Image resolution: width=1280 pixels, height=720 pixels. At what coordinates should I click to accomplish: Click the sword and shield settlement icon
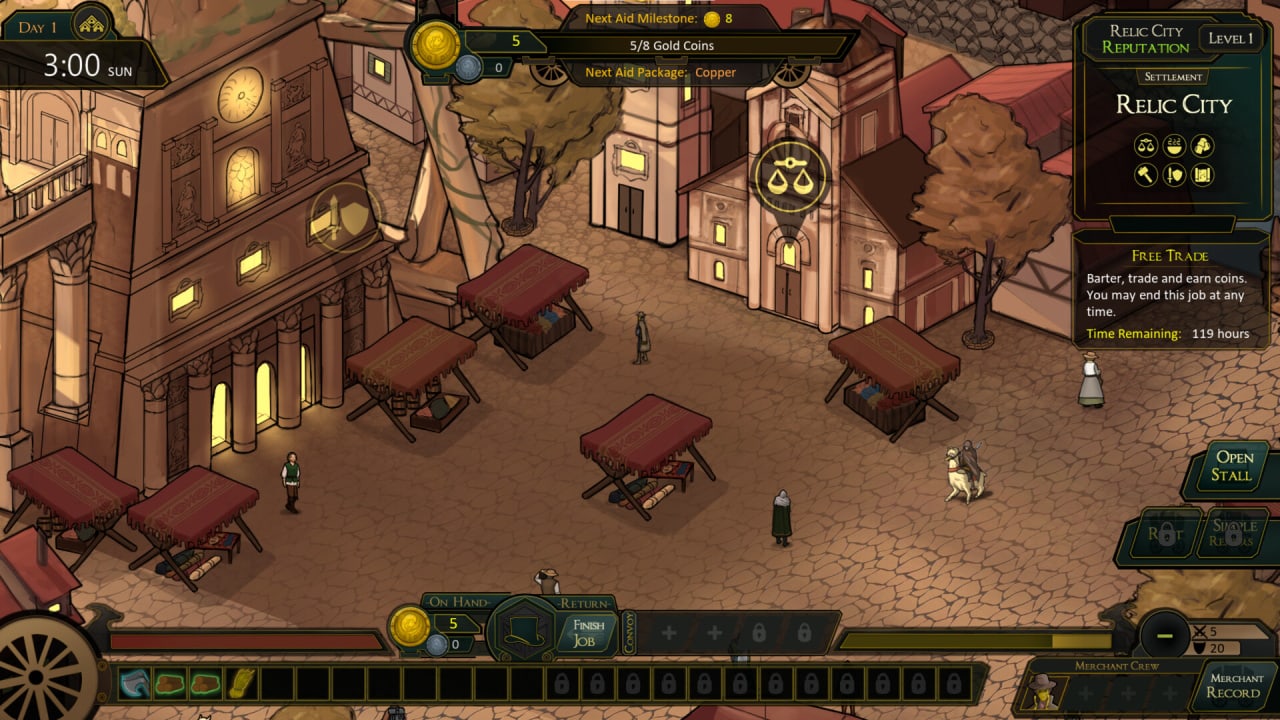point(1174,175)
